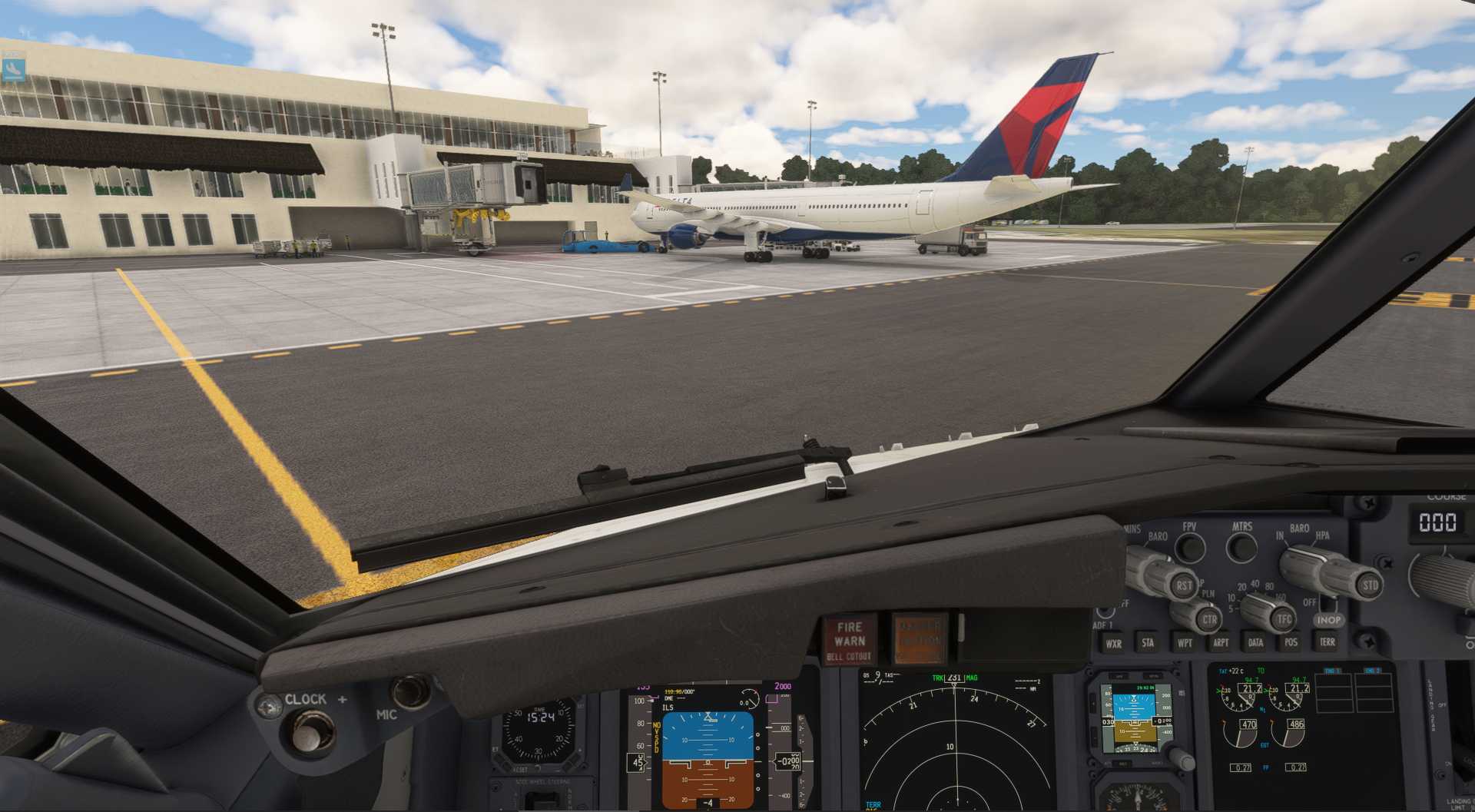Push the CTR map mode knob
1475x812 pixels.
point(1208,619)
